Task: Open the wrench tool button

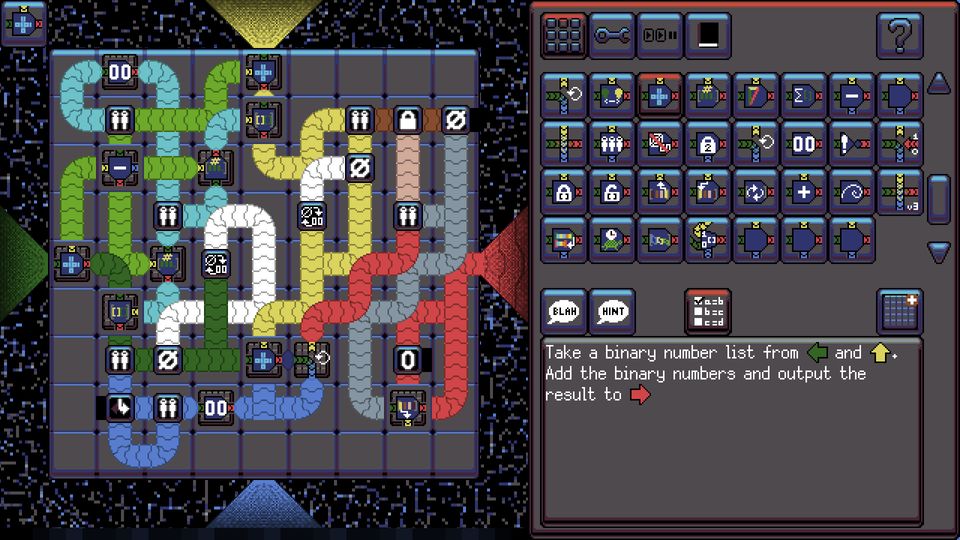Action: [x=612, y=36]
